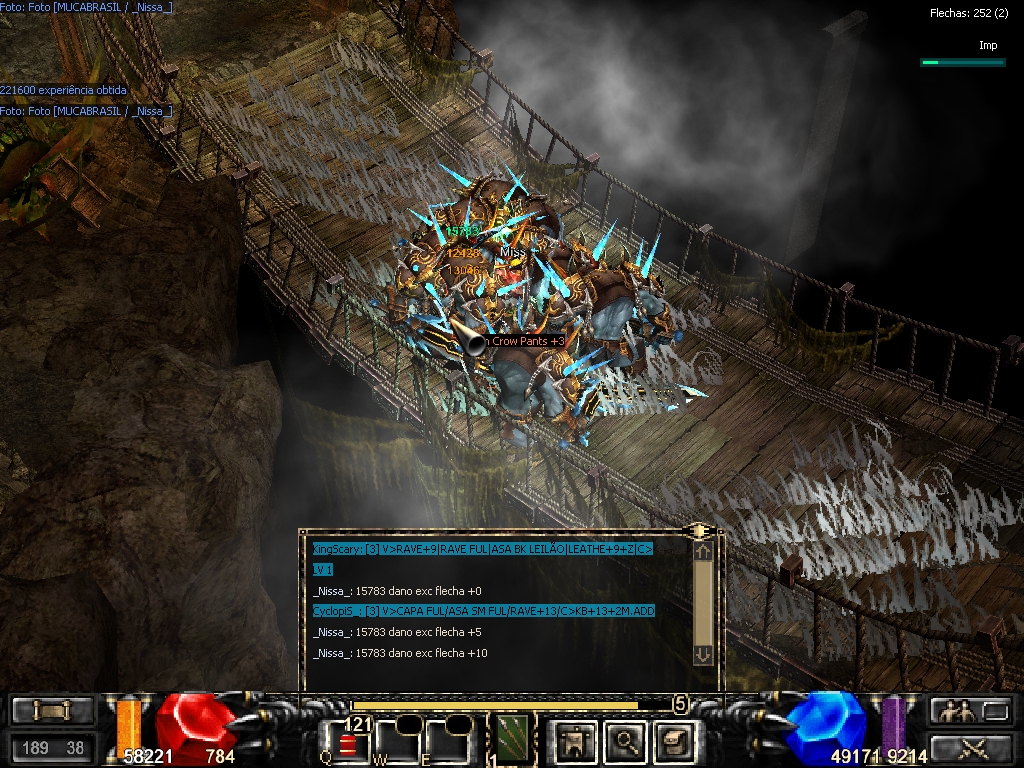Click the parchment scroll button above the coordinates

pyautogui.click(x=53, y=711)
